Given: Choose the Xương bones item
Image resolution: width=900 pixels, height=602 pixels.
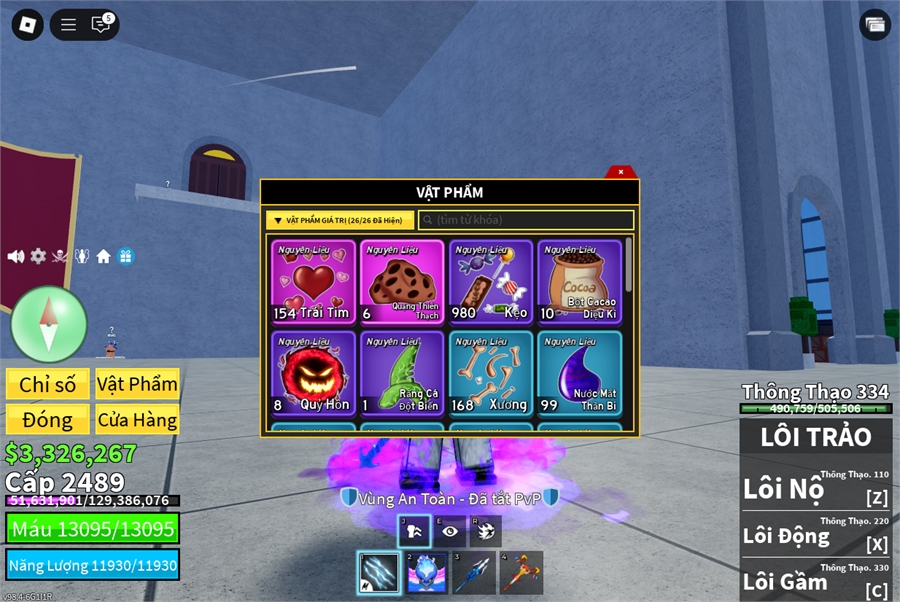Looking at the screenshot, I should click(x=491, y=373).
